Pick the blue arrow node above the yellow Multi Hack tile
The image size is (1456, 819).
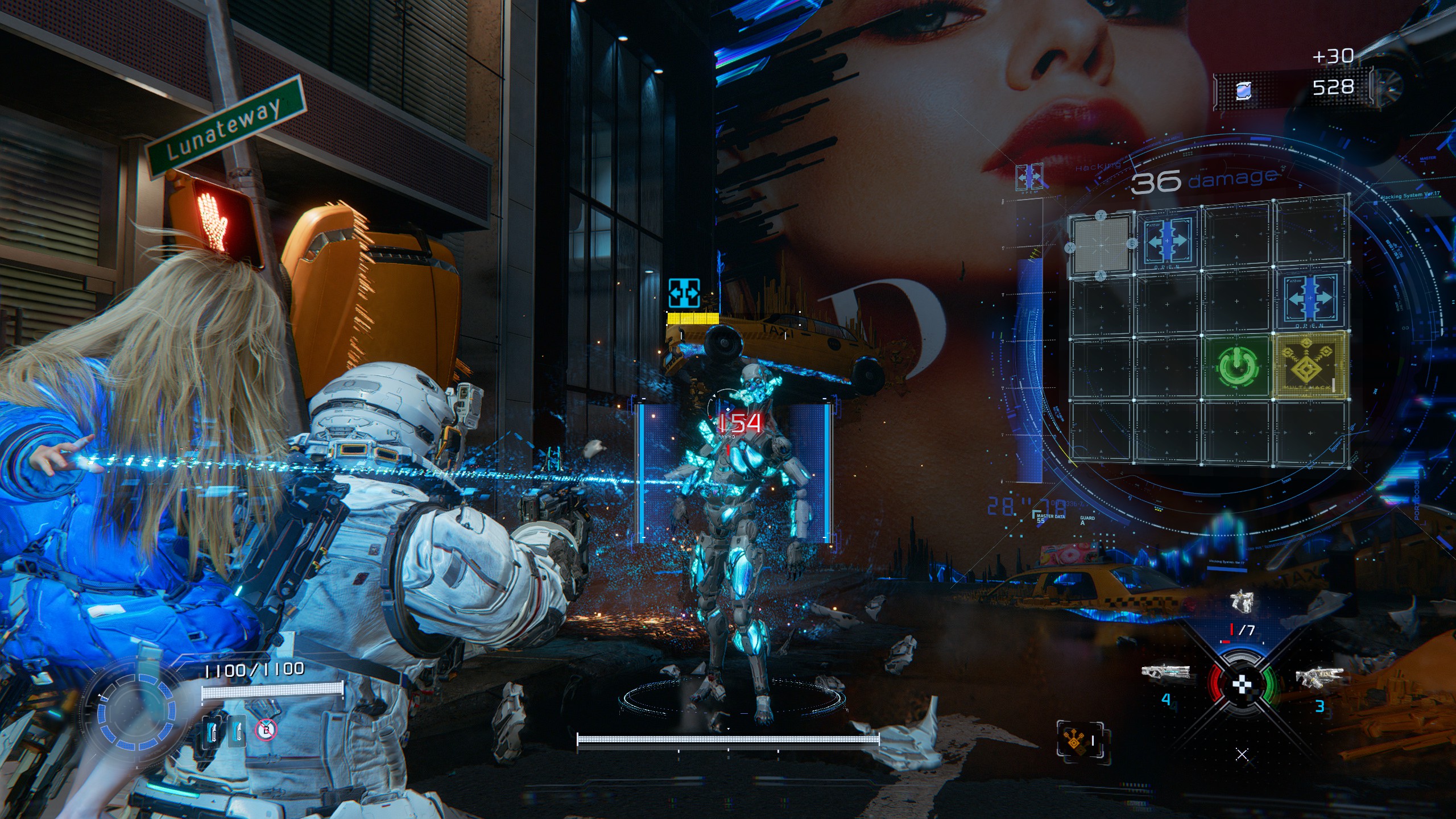point(1310,299)
